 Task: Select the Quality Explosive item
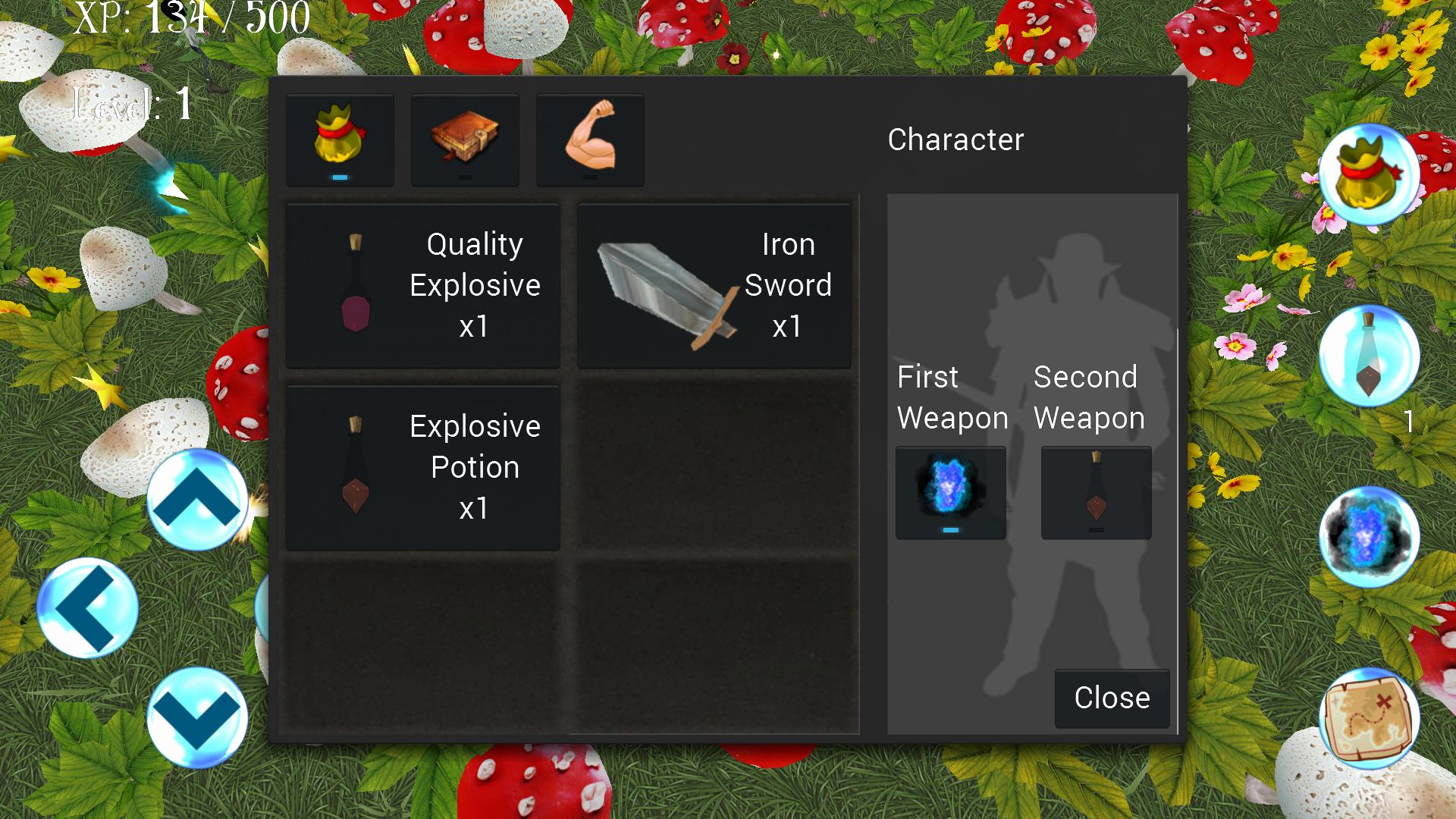click(423, 285)
